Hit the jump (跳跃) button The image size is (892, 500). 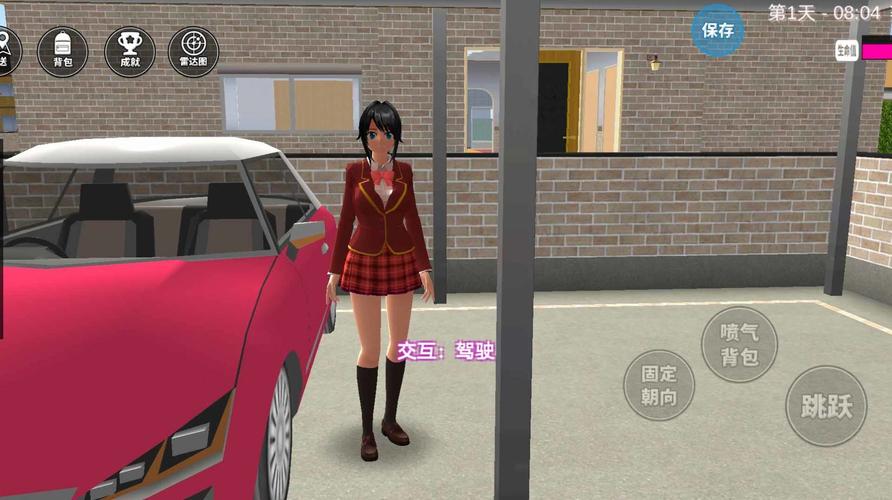pos(826,405)
